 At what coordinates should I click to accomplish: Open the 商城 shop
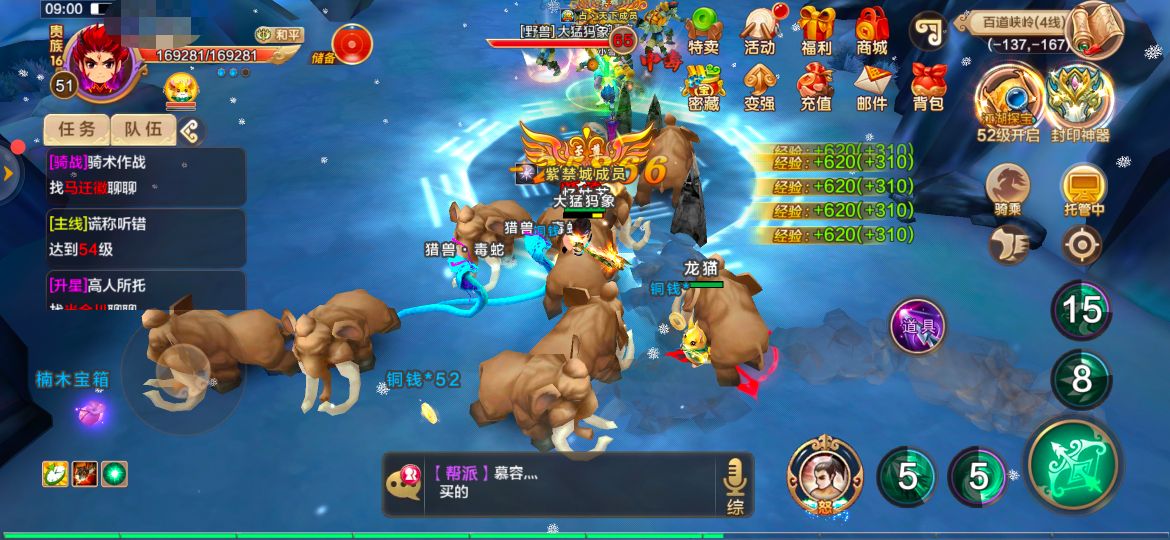pos(872,29)
